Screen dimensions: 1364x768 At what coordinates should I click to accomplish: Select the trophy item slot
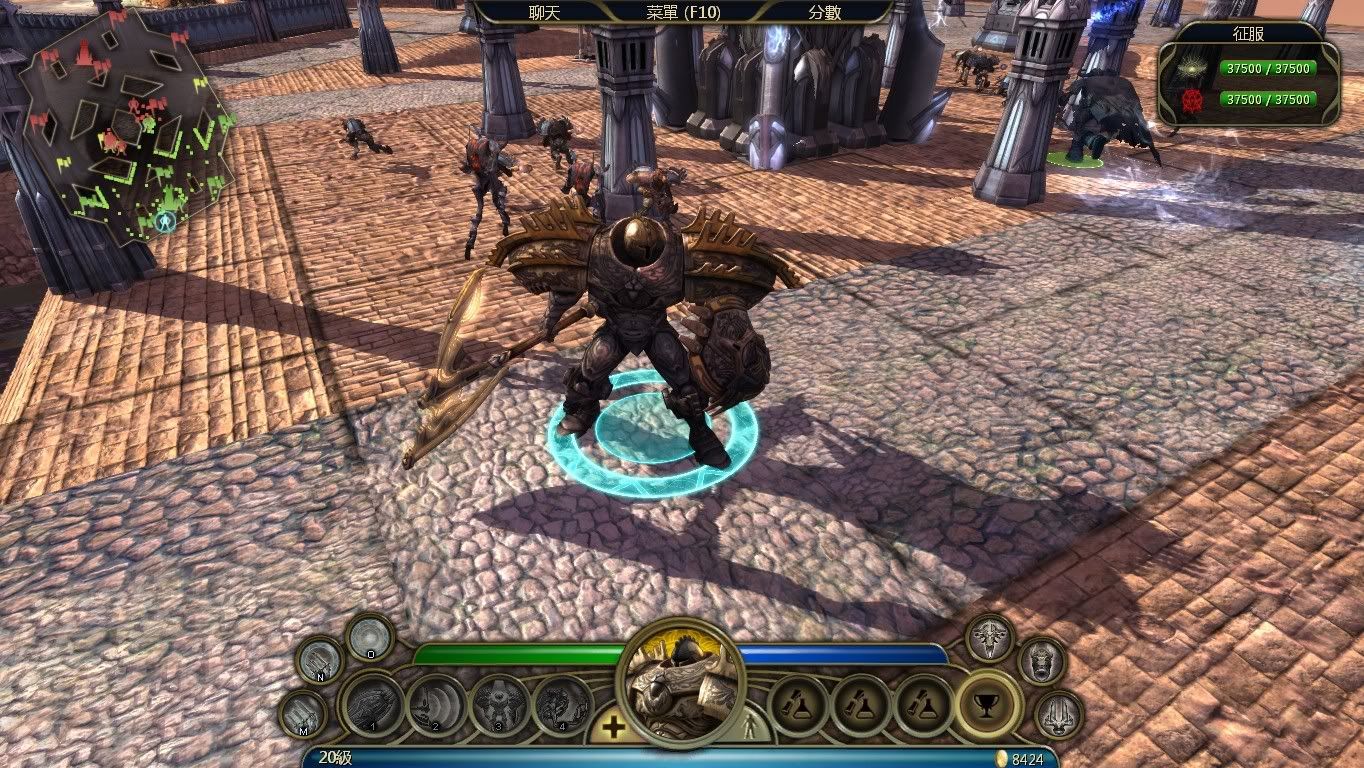(x=988, y=705)
